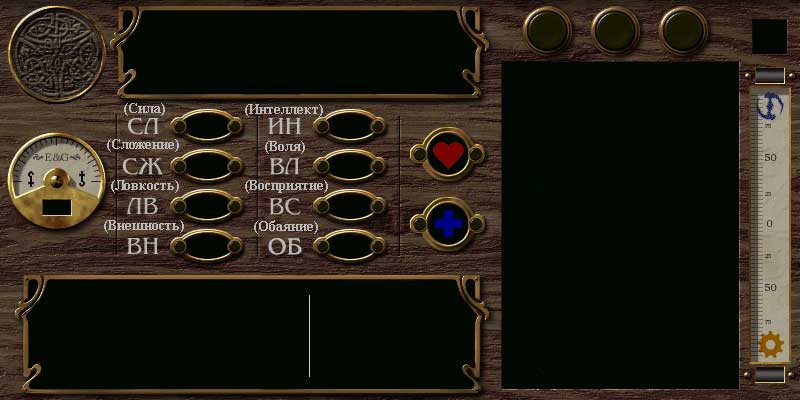800x400 pixels.
Task: Click the red heart health button
Action: [x=448, y=154]
